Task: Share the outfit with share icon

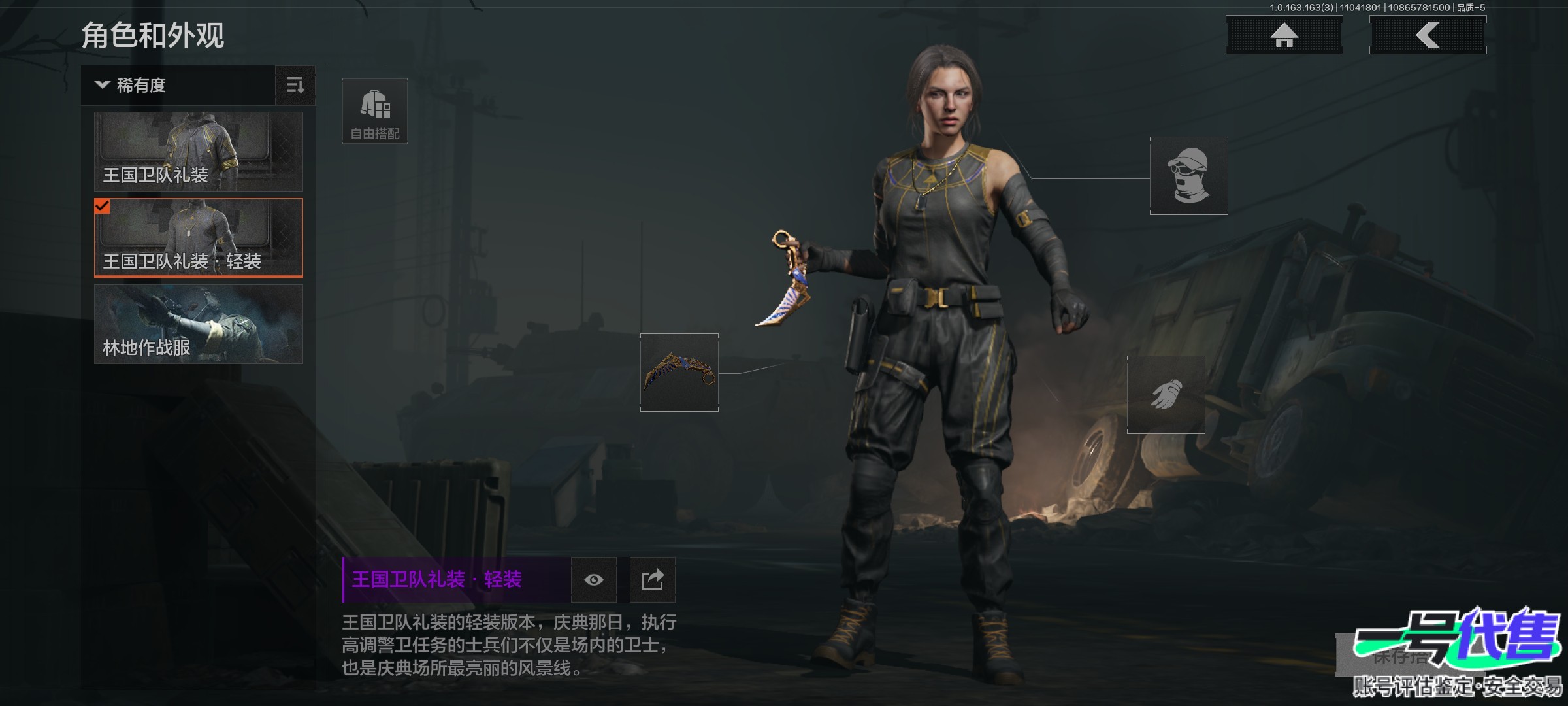Action: (x=652, y=580)
